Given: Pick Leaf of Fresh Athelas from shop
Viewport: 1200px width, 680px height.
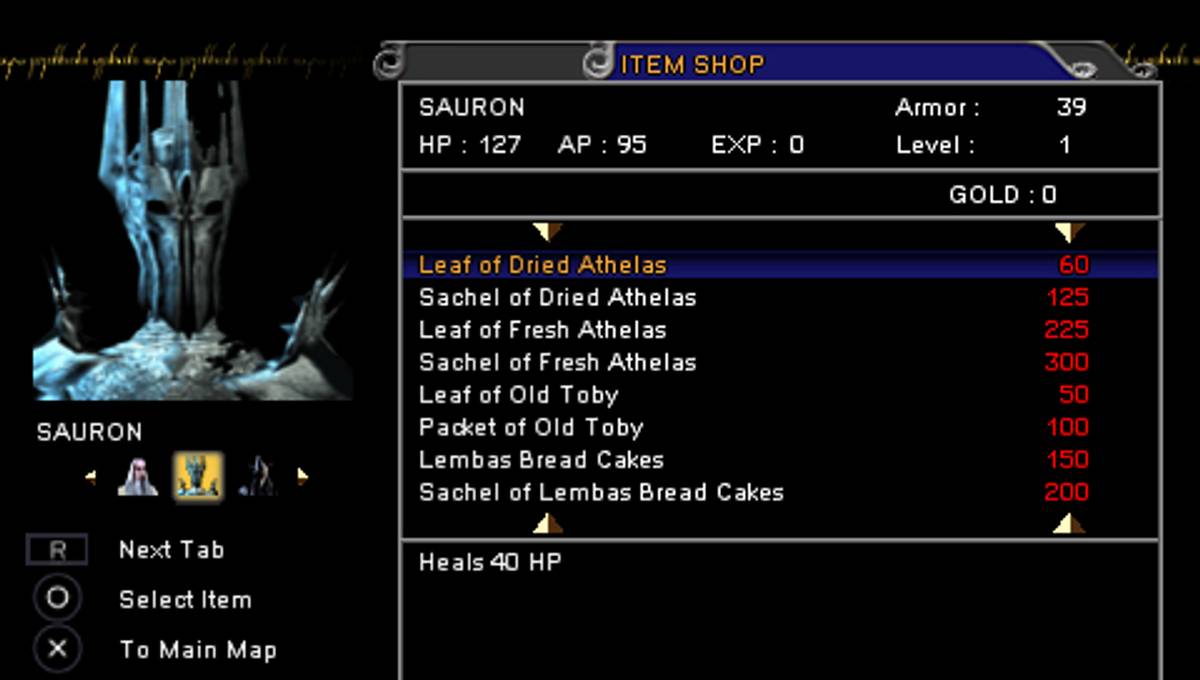Looking at the screenshot, I should 542,330.
